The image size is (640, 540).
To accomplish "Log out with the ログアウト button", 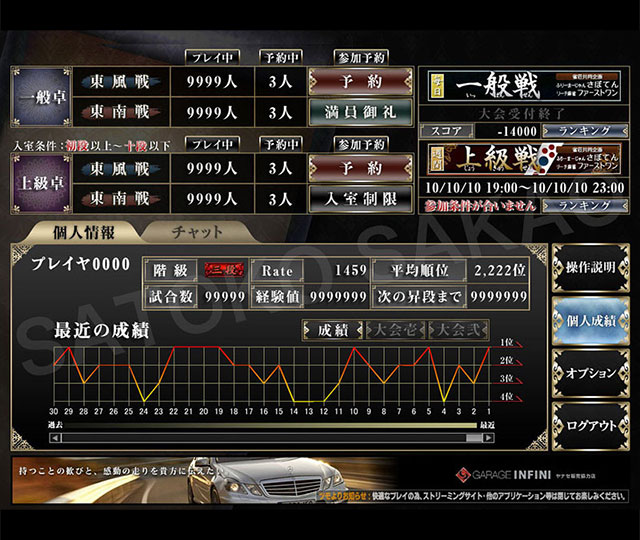I will pos(590,426).
